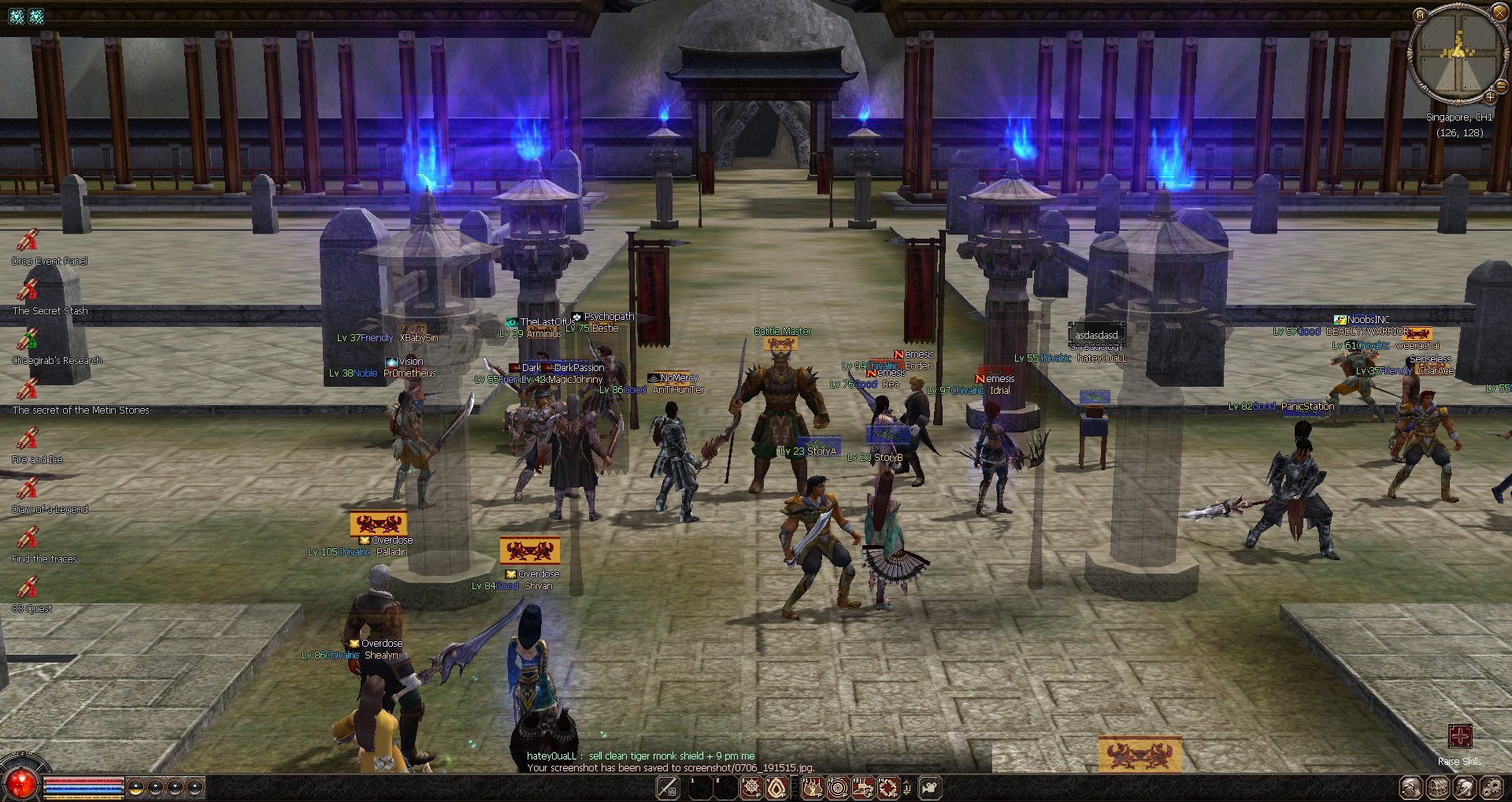Open the Drop Event Panel quest scroll
The height and width of the screenshot is (802, 1512).
28,240
